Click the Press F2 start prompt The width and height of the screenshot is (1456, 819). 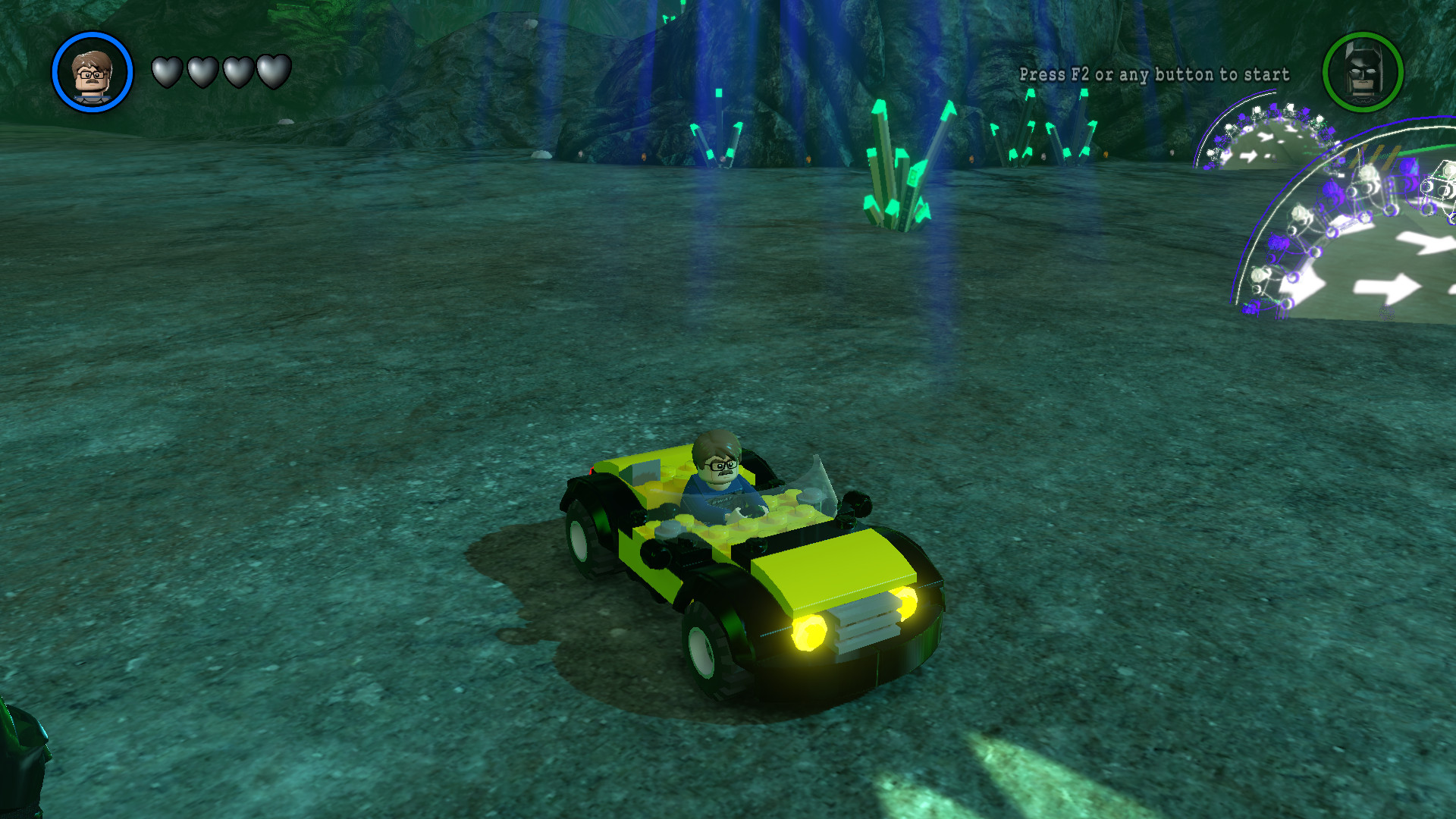click(1153, 75)
